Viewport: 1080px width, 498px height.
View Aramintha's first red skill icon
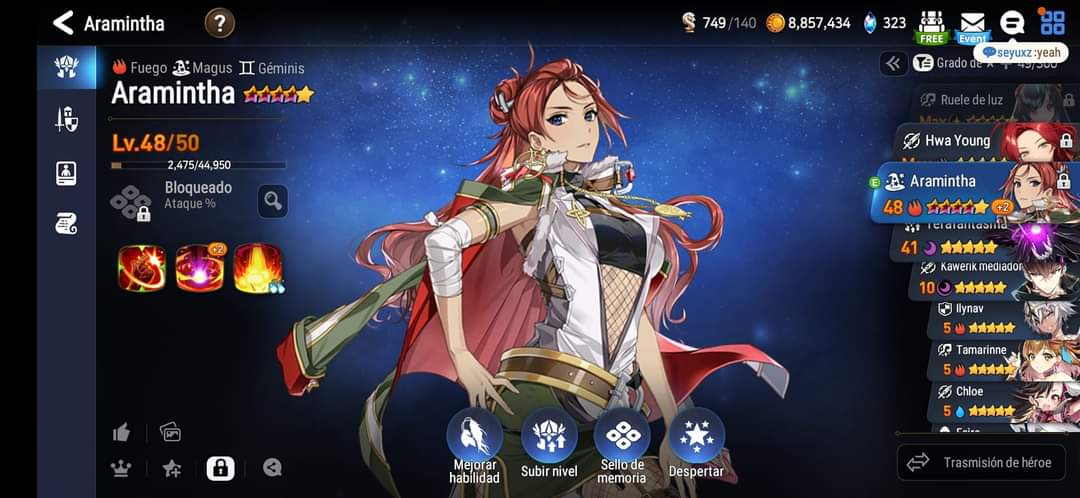(x=141, y=268)
